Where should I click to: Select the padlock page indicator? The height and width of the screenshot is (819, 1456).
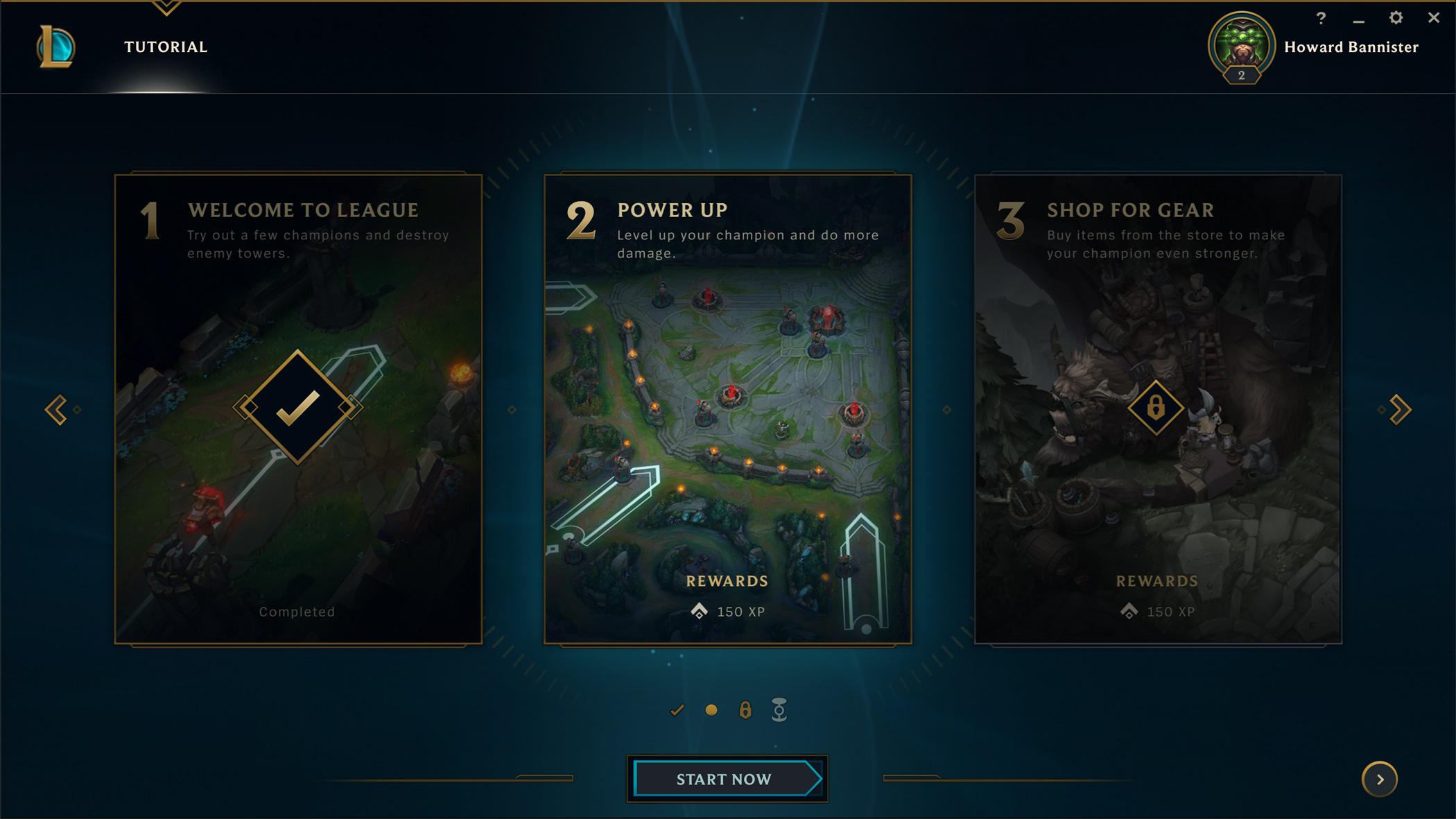point(745,710)
